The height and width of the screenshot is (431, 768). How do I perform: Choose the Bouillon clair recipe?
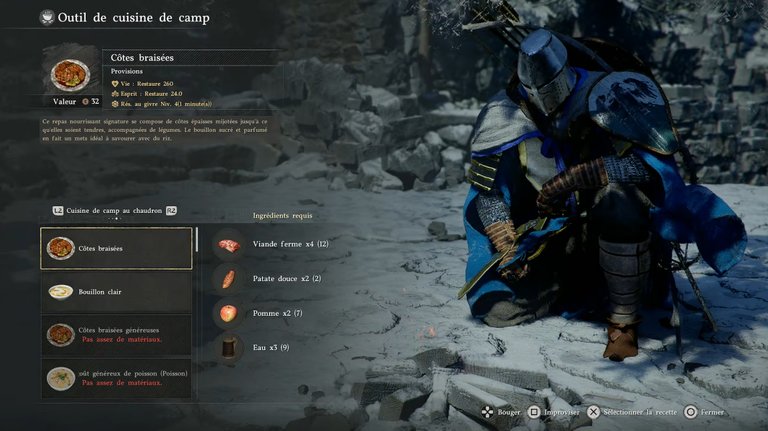pyautogui.click(x=116, y=292)
